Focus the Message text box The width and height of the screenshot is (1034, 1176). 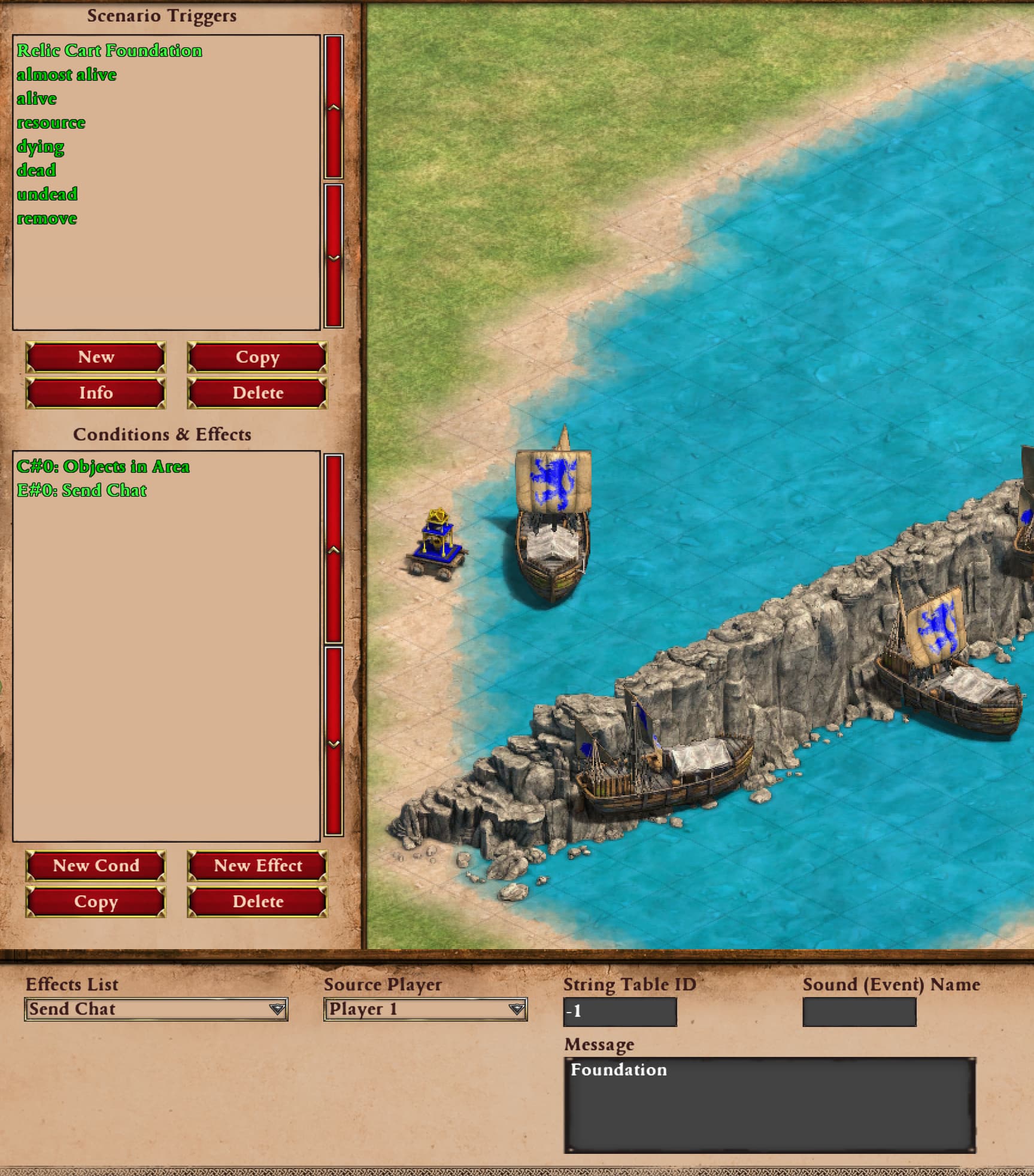[x=769, y=1104]
